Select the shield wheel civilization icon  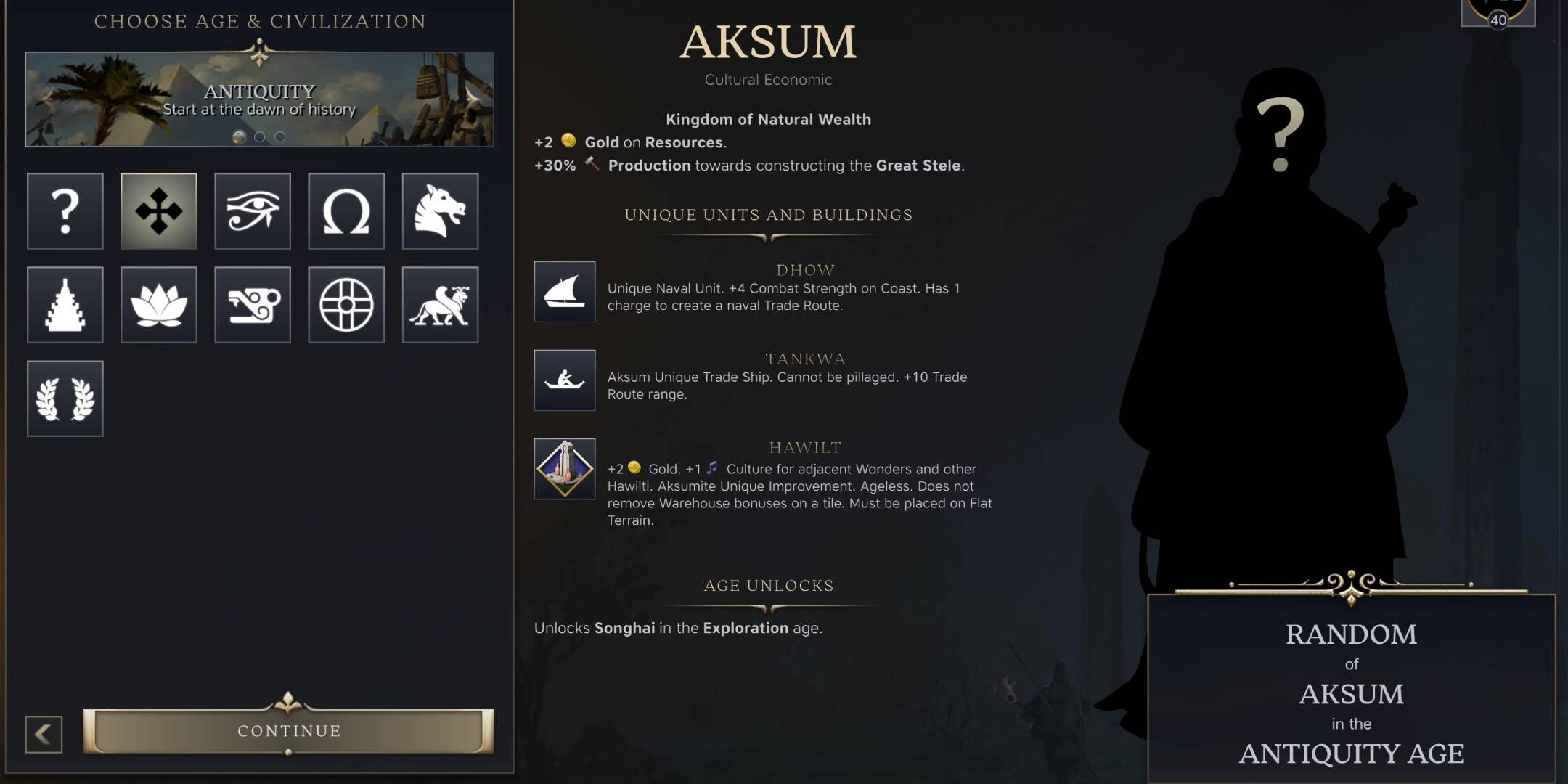(x=346, y=305)
